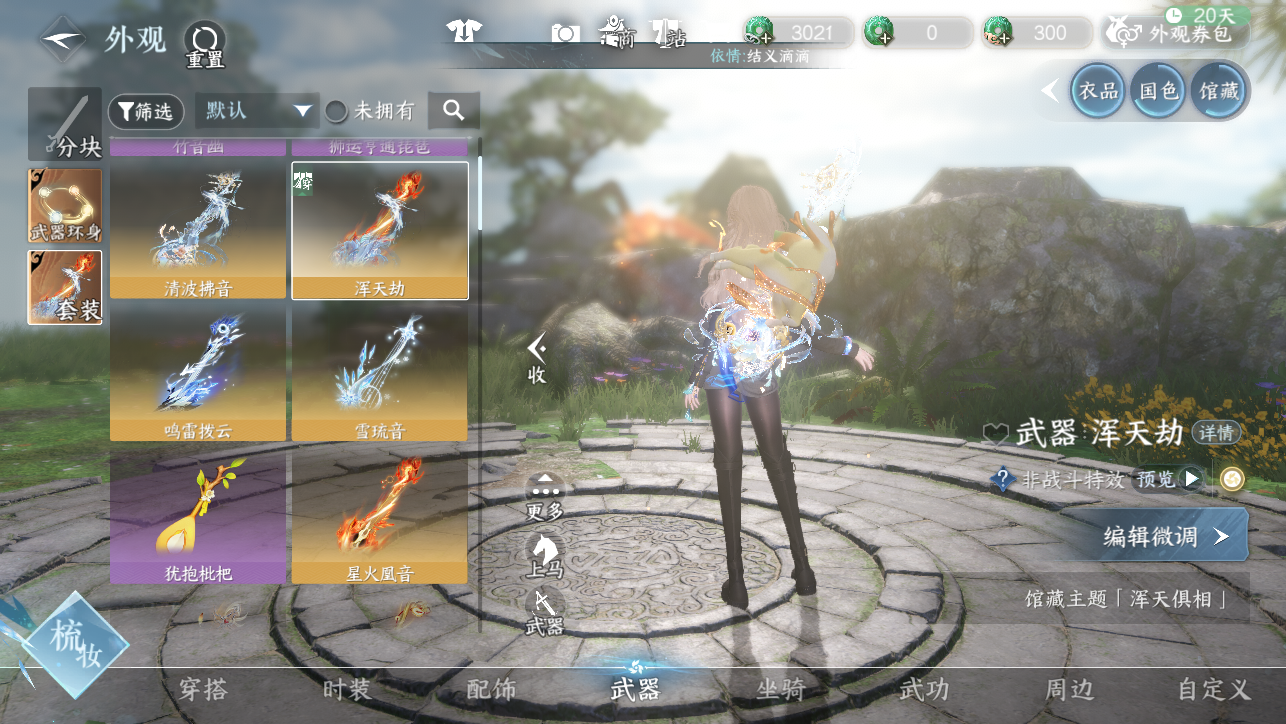Viewport: 1286px width, 724px height.
Task: Select the 武器环身 category
Action: pos(65,206)
